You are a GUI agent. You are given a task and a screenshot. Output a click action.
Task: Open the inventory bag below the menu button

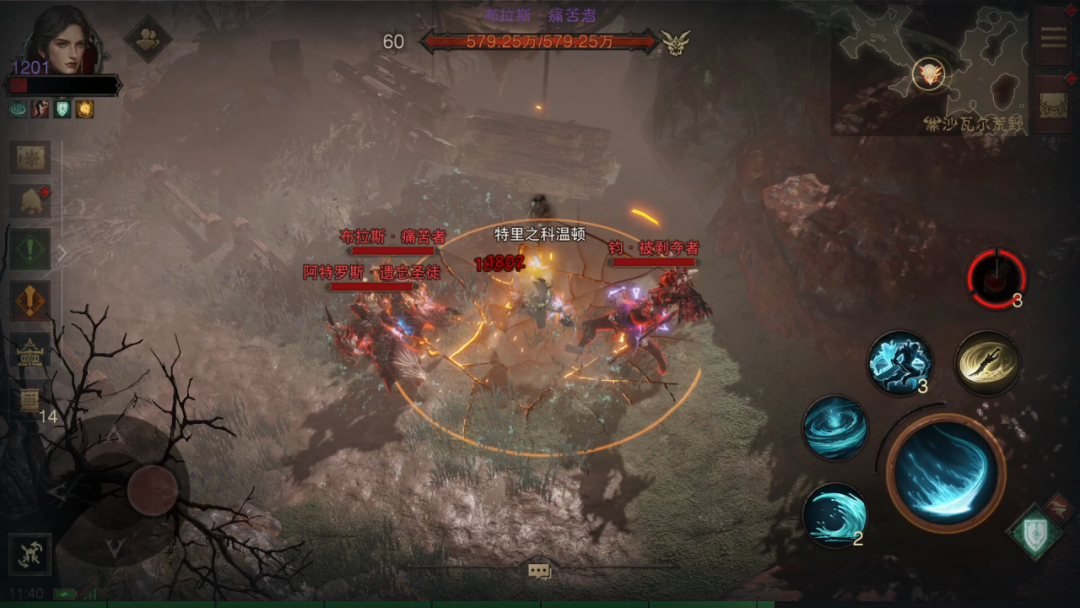pyautogui.click(x=1053, y=104)
